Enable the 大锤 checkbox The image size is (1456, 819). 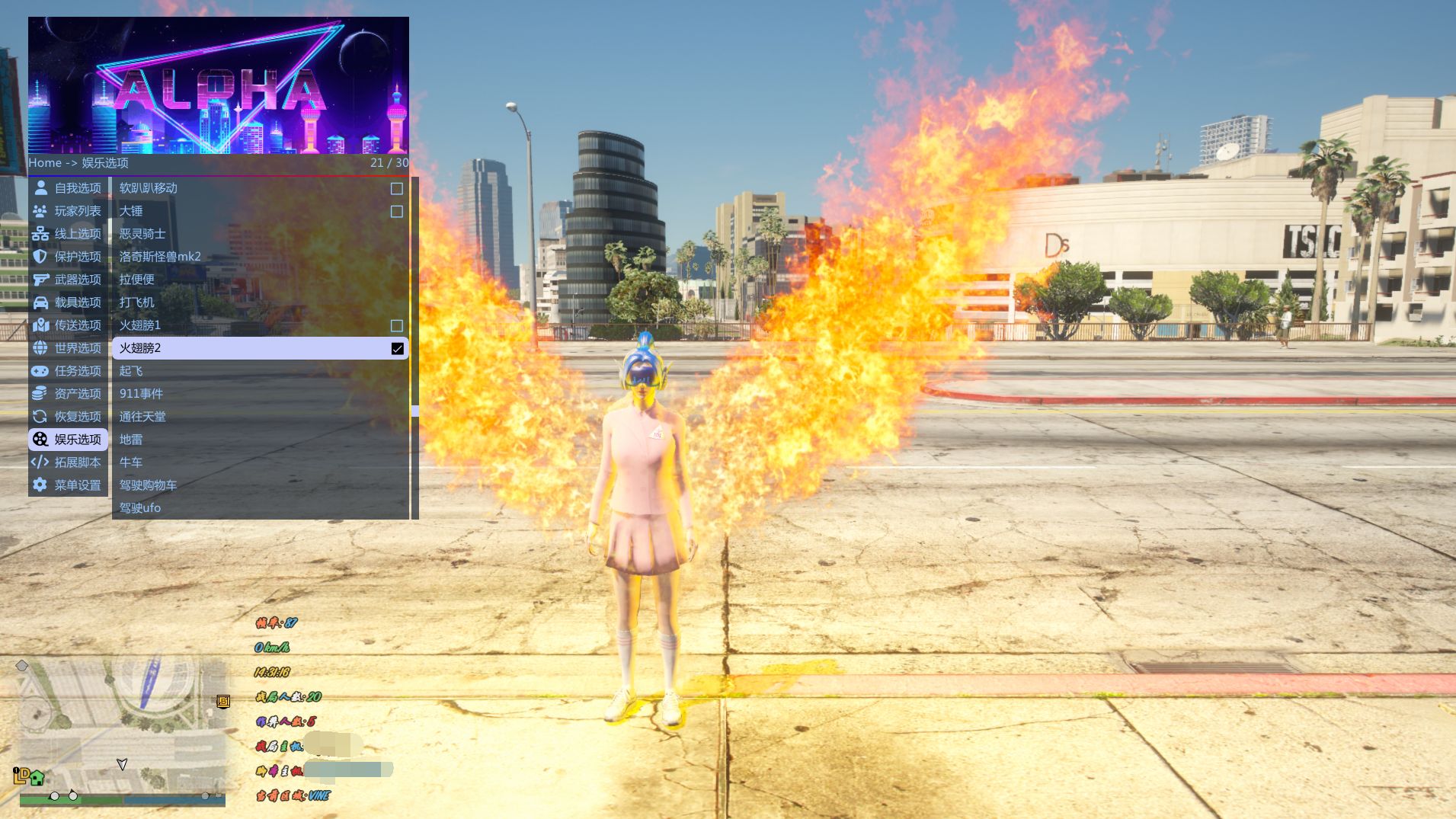(x=397, y=211)
